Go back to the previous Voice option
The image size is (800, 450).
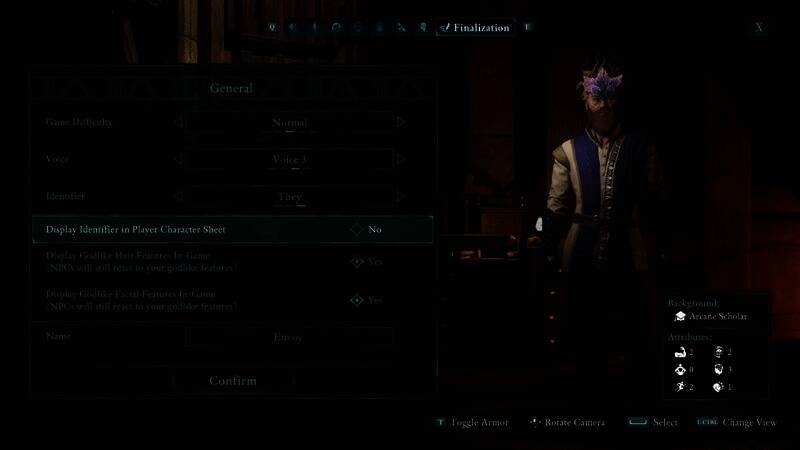(x=178, y=159)
